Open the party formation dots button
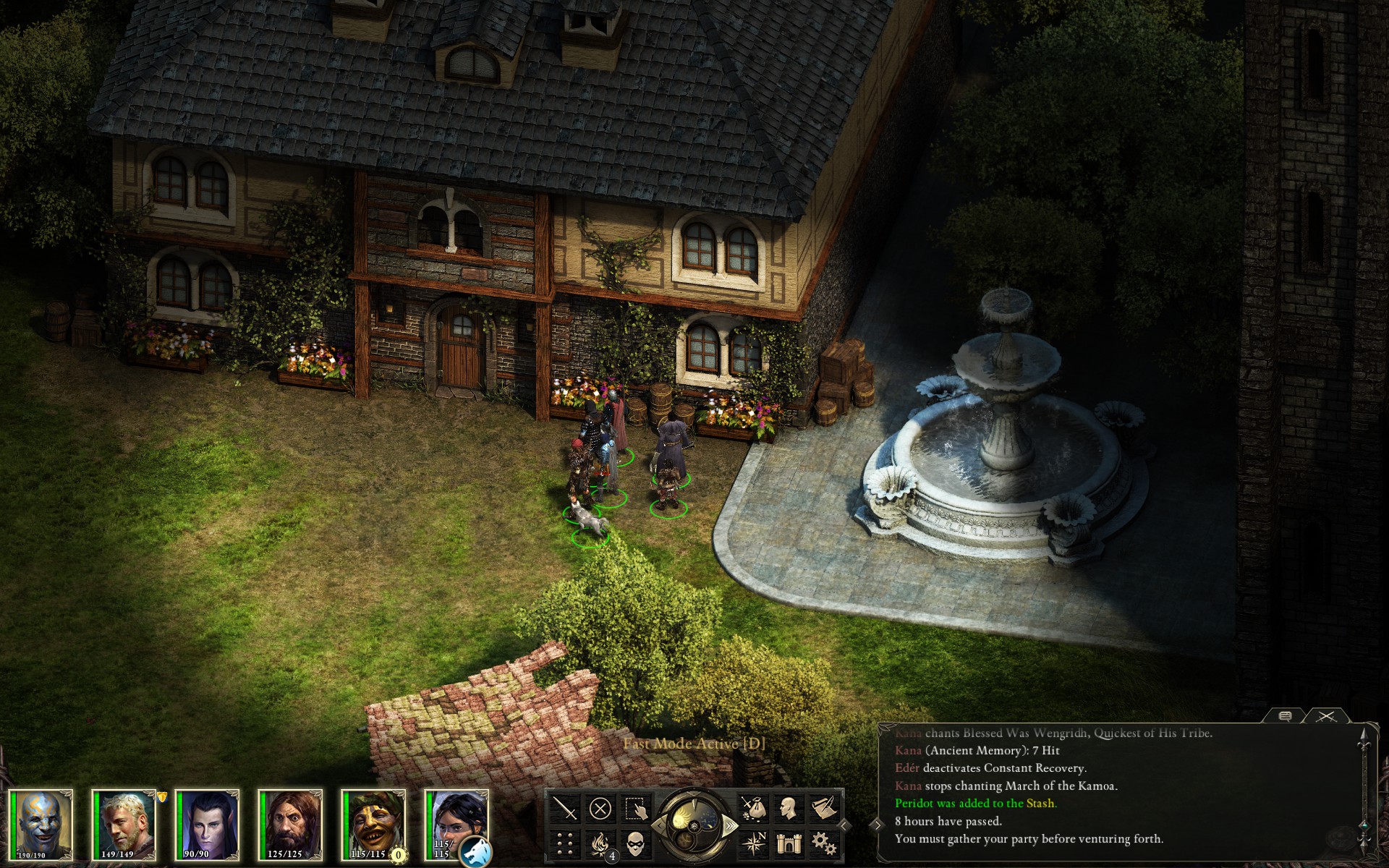The width and height of the screenshot is (1389, 868). point(566,843)
